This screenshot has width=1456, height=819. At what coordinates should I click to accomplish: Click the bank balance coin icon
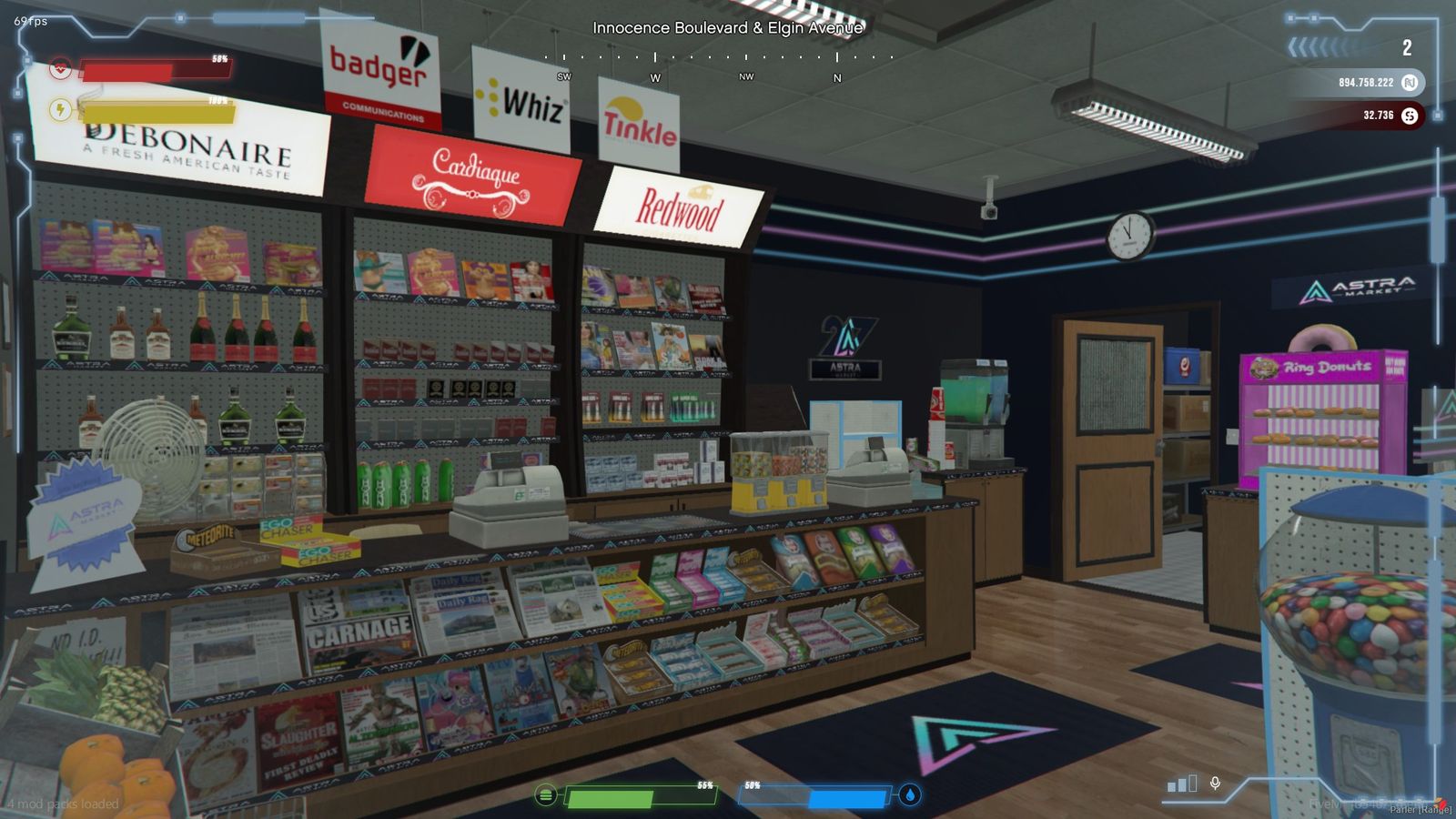coord(1410,83)
